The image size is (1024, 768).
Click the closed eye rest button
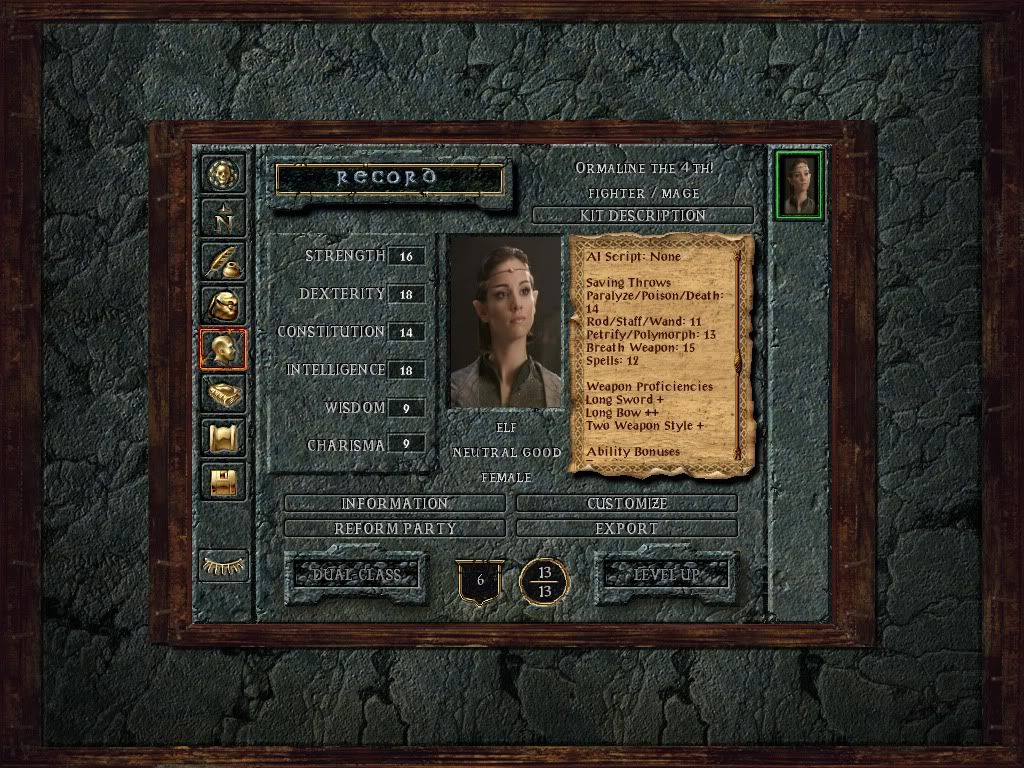(223, 565)
